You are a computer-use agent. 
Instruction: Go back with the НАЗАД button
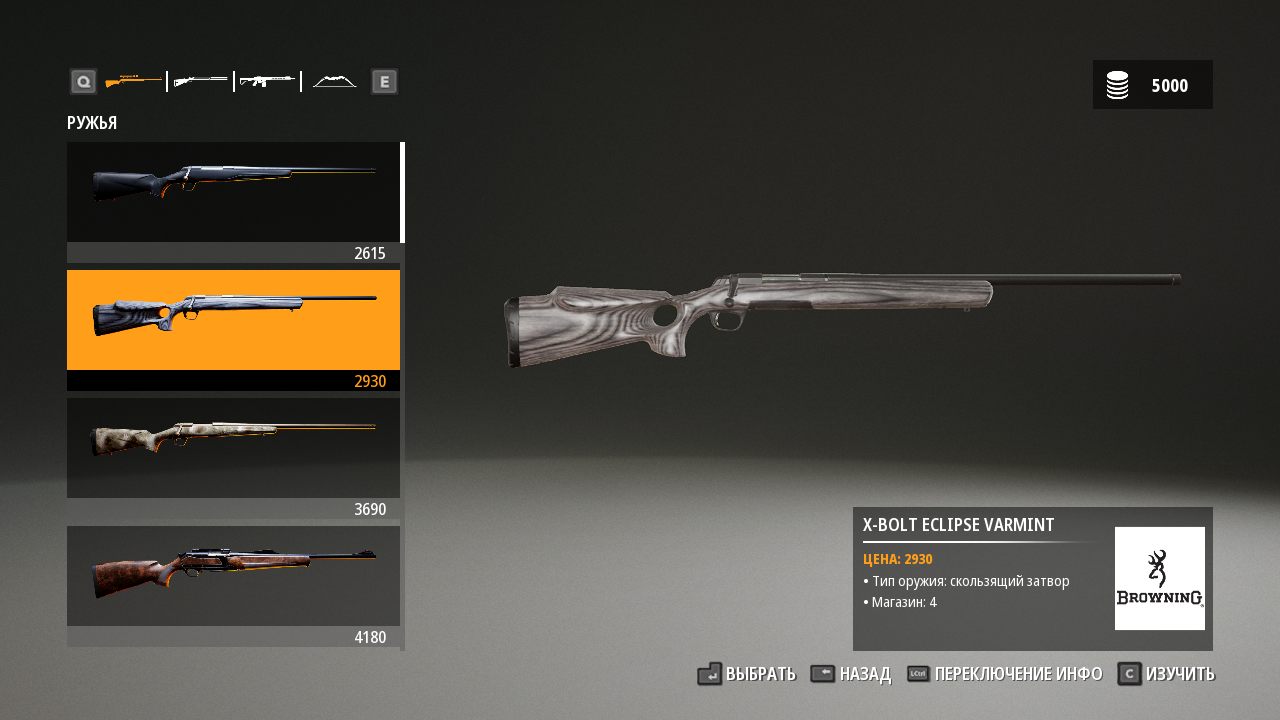pos(851,674)
